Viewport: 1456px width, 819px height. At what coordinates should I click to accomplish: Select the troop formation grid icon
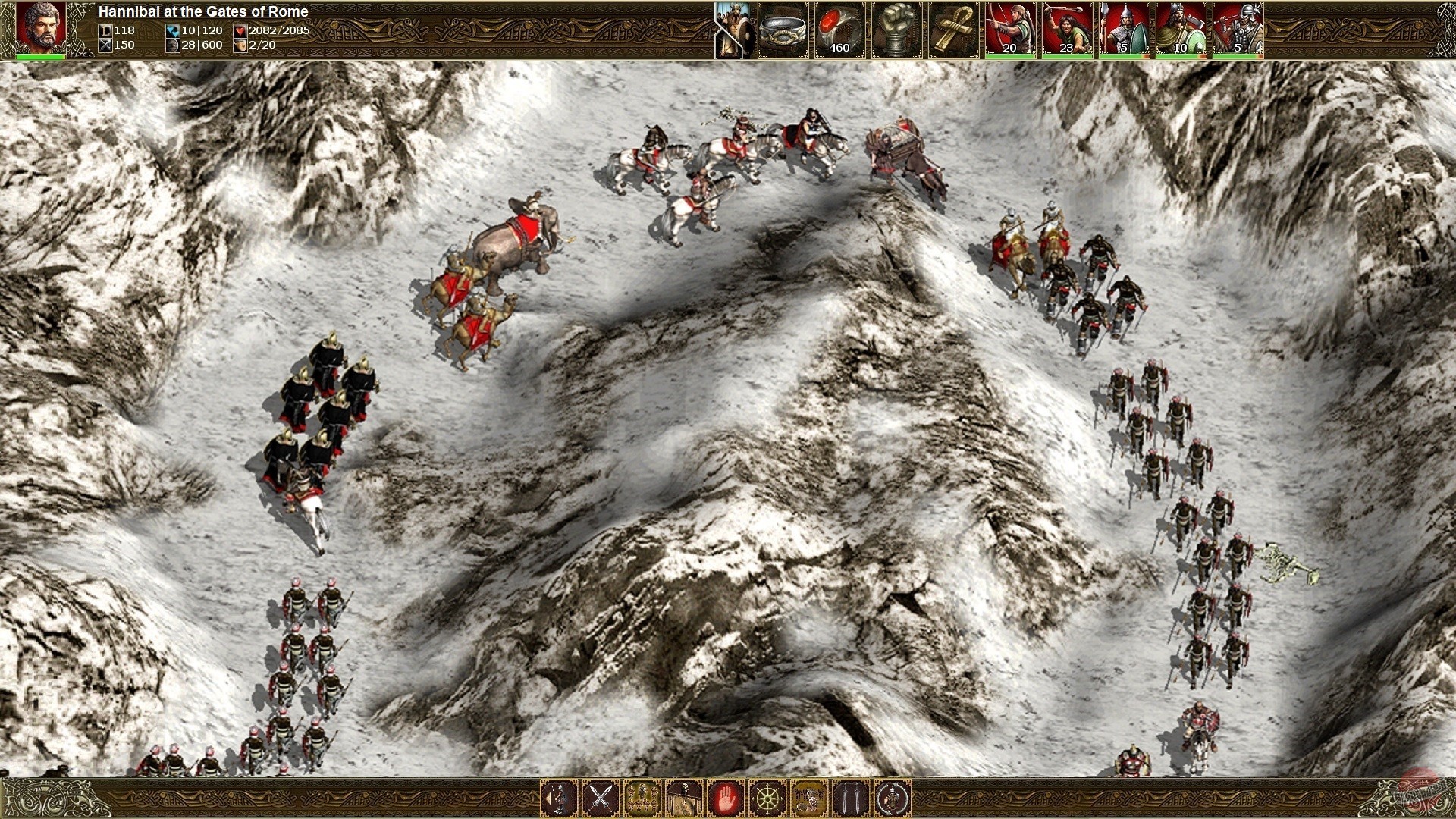click(x=641, y=797)
